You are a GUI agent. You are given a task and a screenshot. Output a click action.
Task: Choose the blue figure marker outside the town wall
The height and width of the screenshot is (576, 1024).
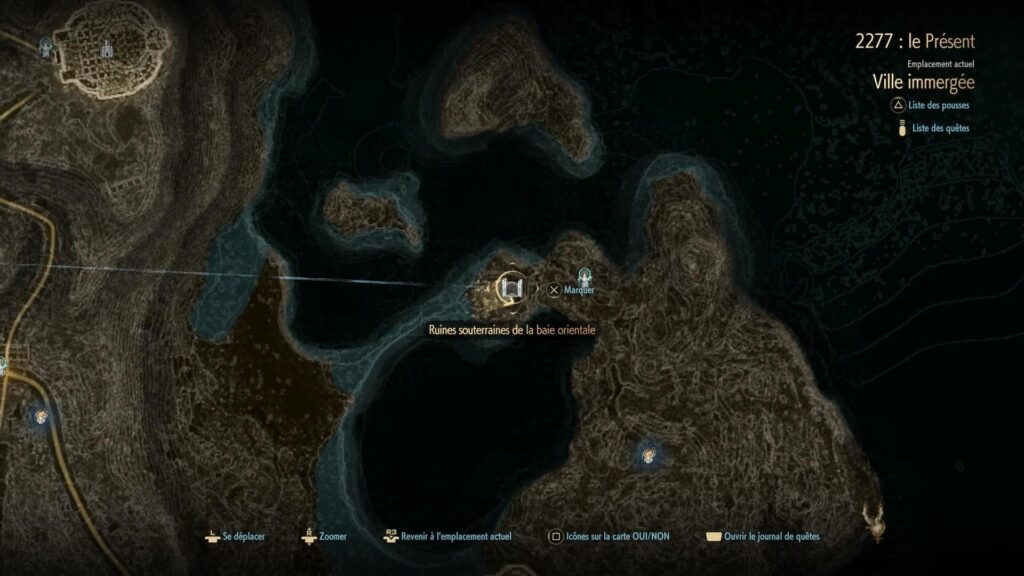point(45,46)
